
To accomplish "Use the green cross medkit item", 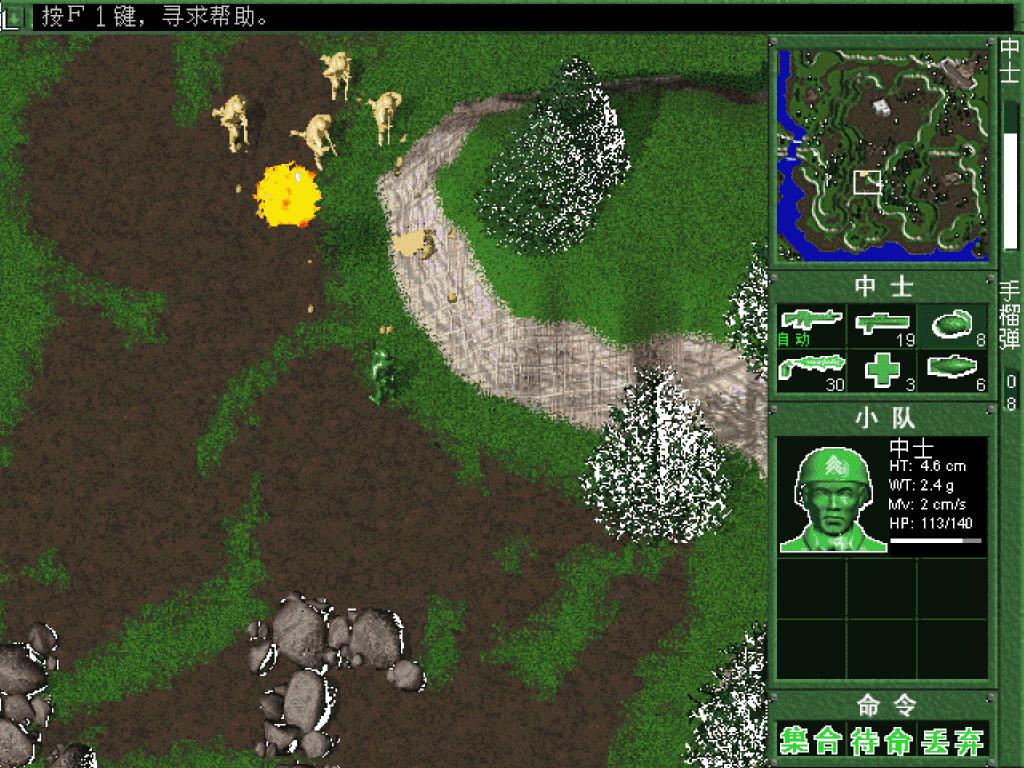I will 882,370.
